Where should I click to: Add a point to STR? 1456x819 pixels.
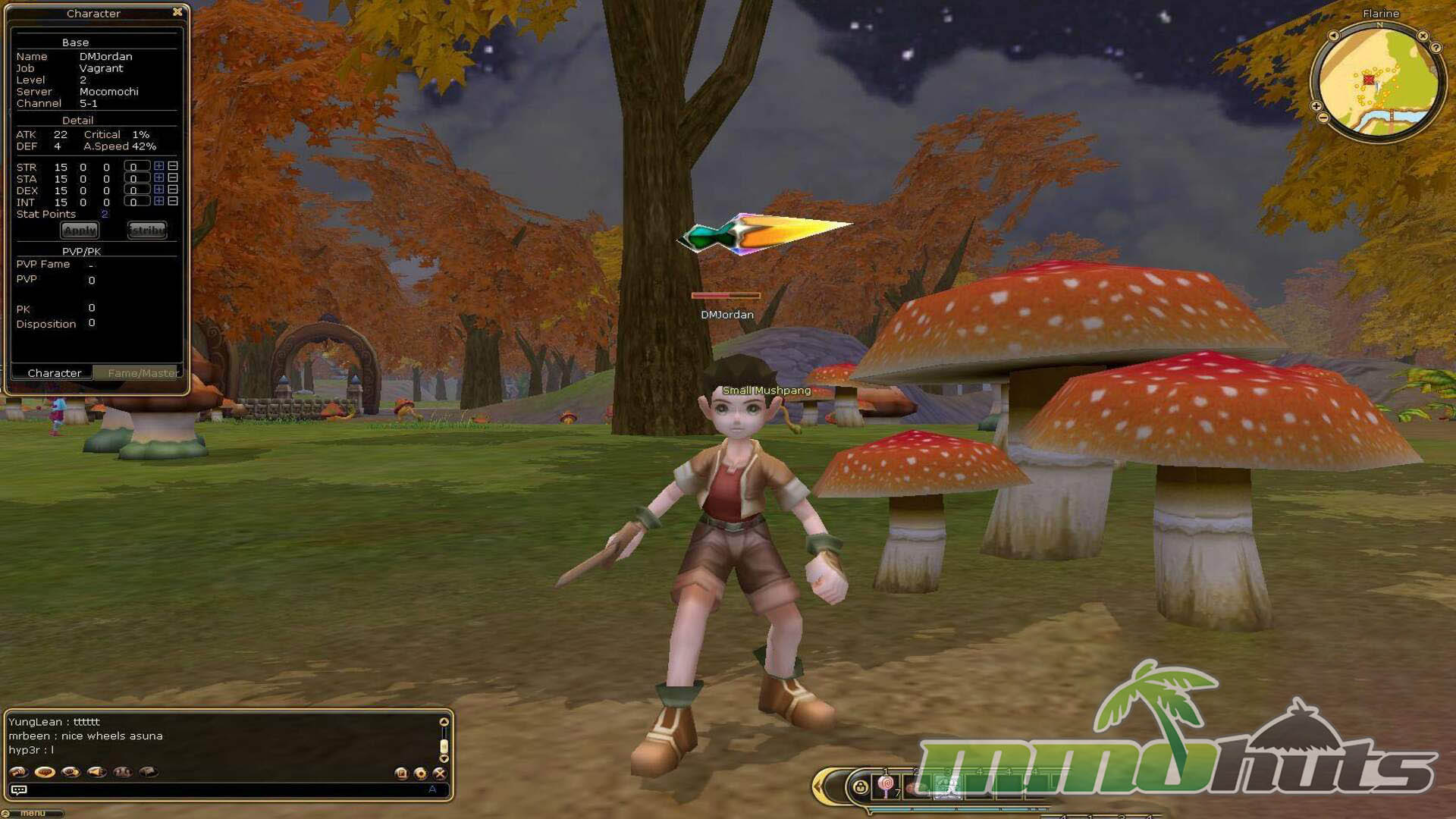point(158,166)
